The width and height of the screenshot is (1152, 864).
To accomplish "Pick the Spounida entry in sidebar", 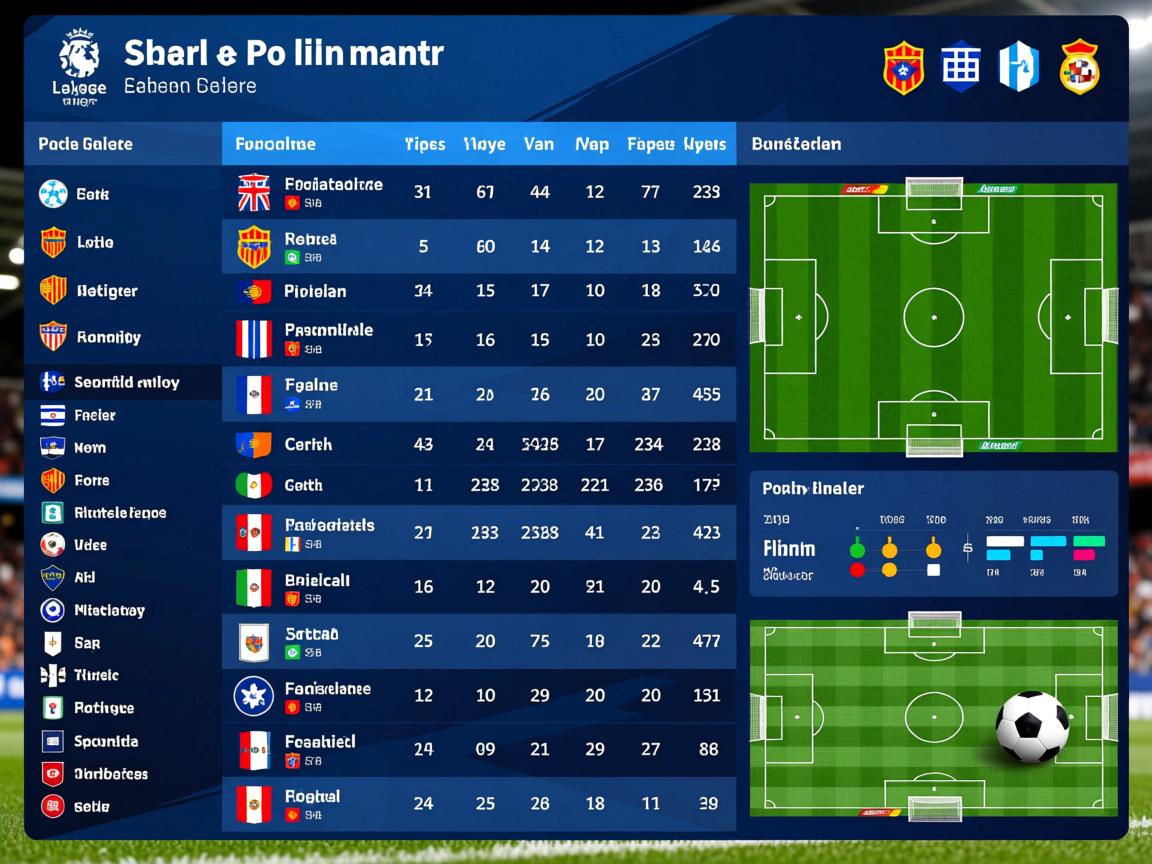I will tap(105, 741).
